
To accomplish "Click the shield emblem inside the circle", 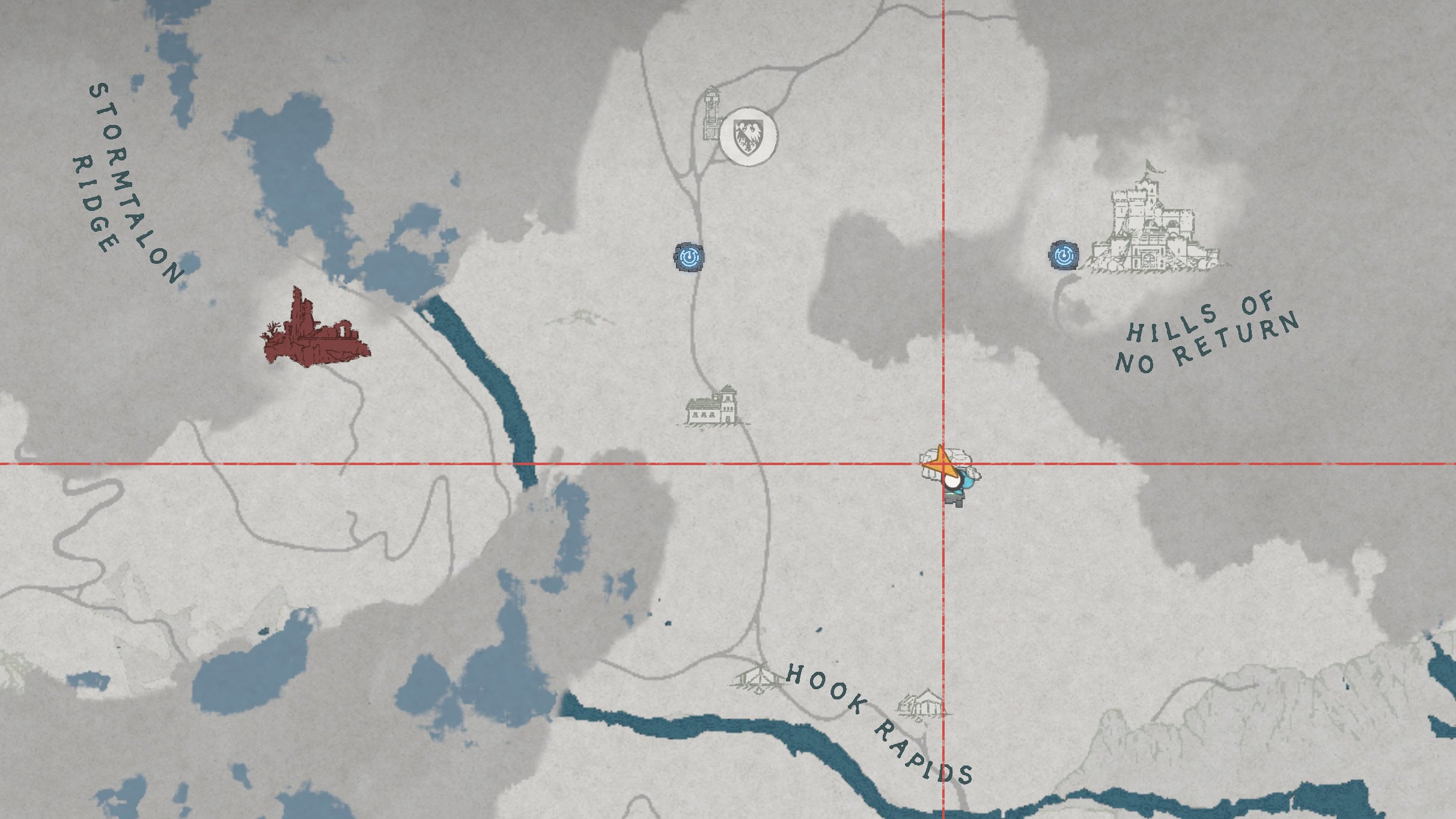I will pyautogui.click(x=748, y=135).
